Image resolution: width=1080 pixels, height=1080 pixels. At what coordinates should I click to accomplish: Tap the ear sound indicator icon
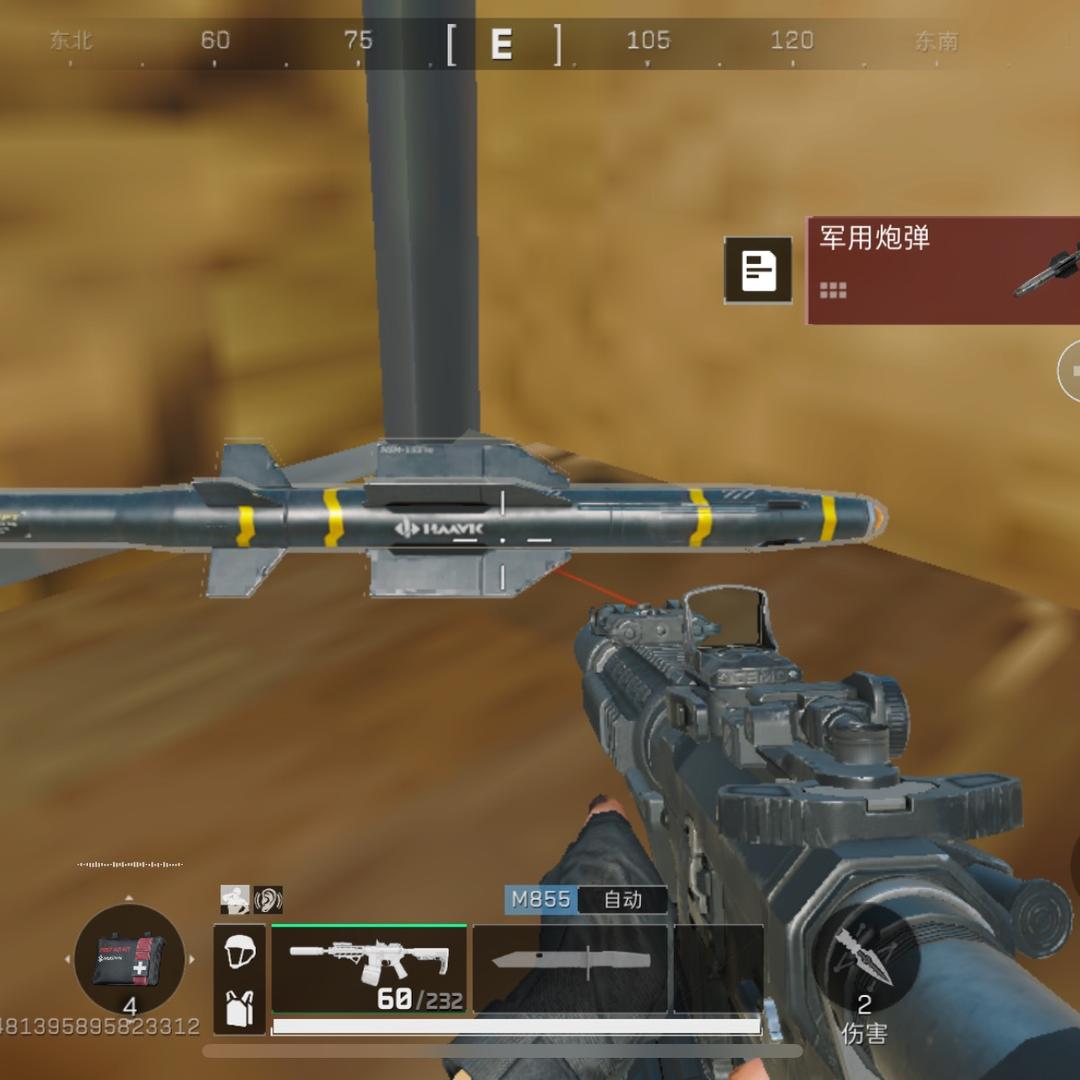tap(268, 899)
